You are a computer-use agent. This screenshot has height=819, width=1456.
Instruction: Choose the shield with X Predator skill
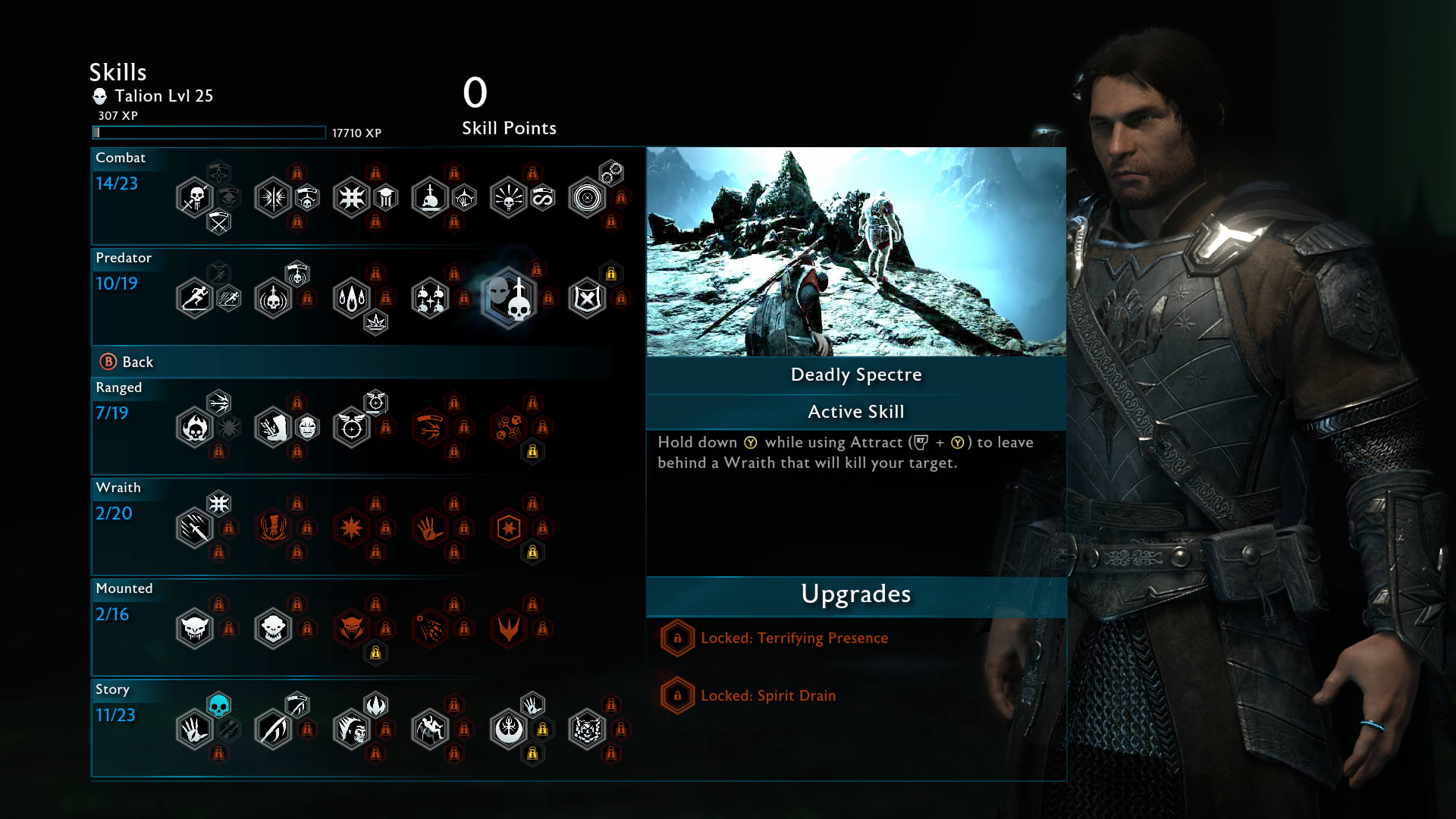tap(587, 298)
